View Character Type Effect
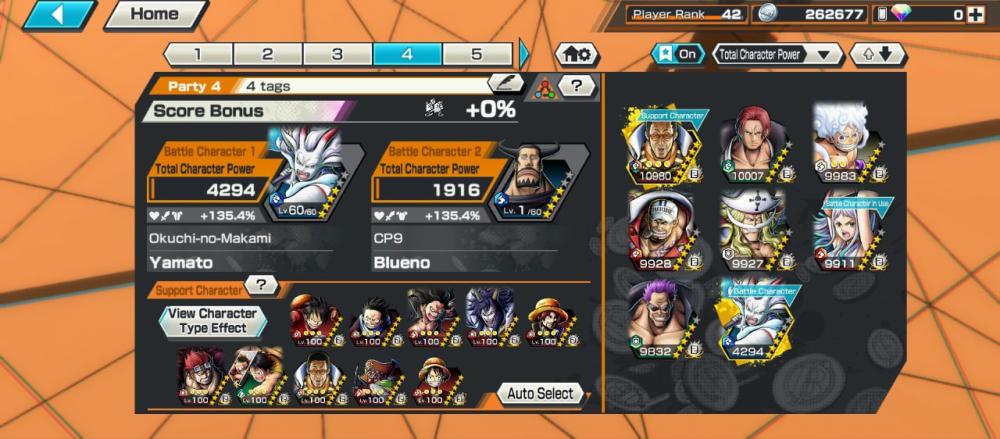This screenshot has height=439, width=1000. (214, 320)
